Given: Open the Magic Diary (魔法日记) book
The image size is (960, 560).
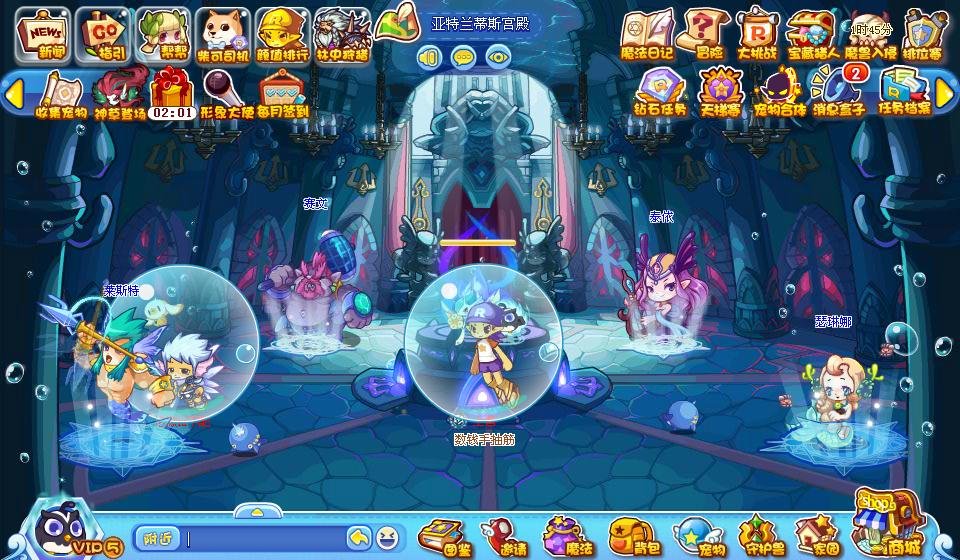Looking at the screenshot, I should (646, 33).
